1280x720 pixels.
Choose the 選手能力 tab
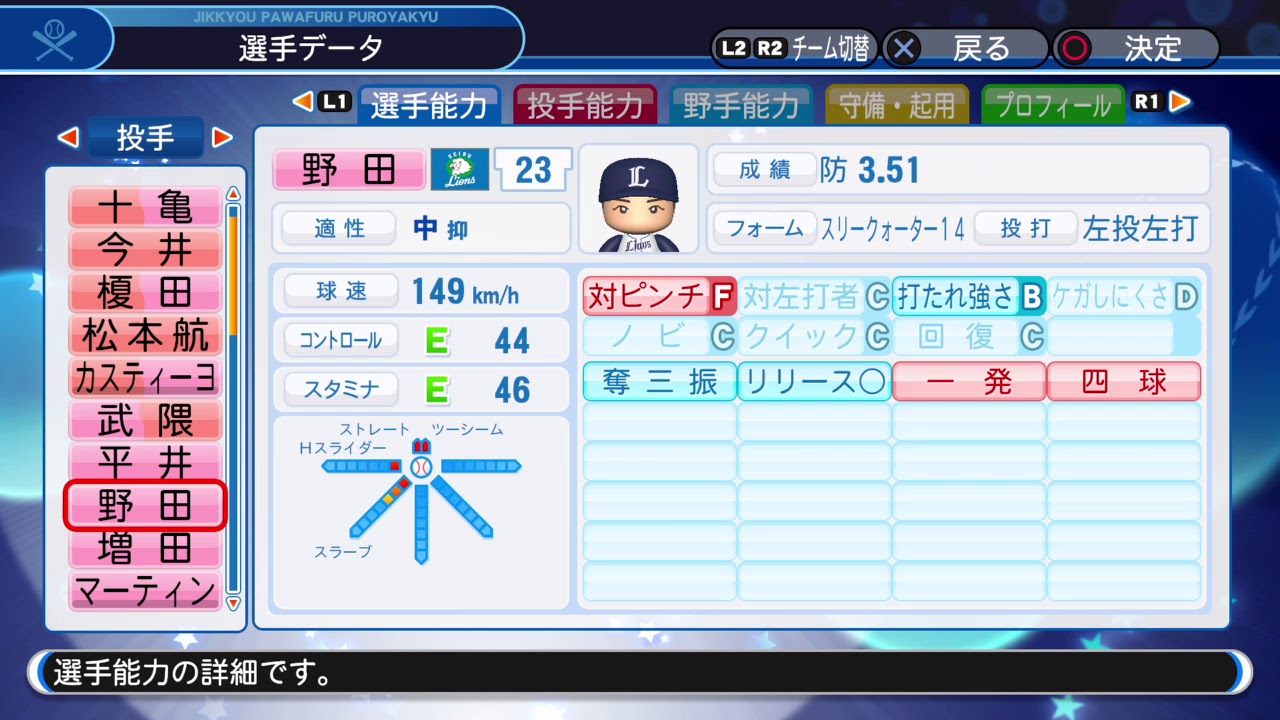pos(429,105)
